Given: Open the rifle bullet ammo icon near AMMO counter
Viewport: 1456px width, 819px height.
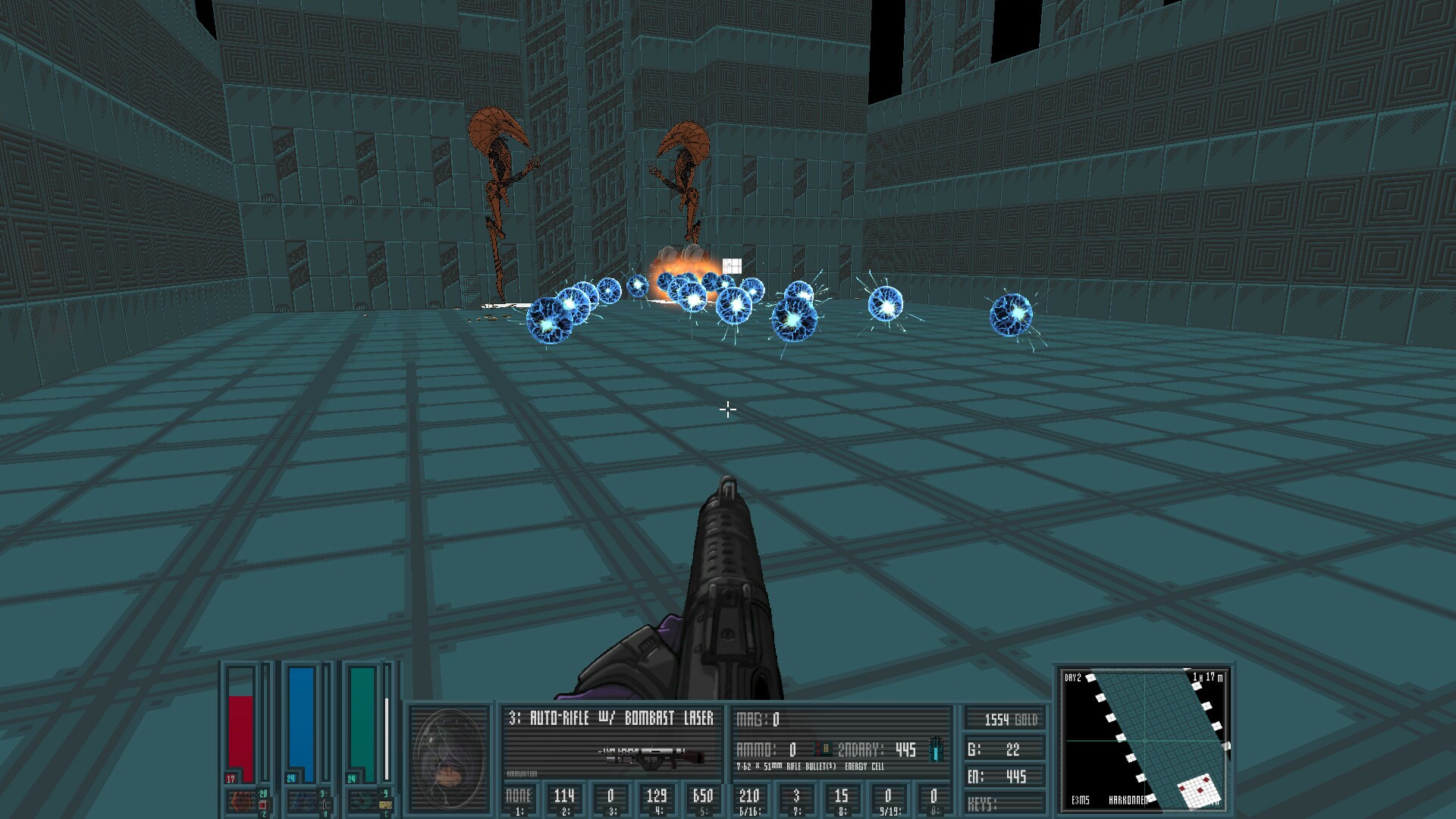Looking at the screenshot, I should pyautogui.click(x=822, y=748).
